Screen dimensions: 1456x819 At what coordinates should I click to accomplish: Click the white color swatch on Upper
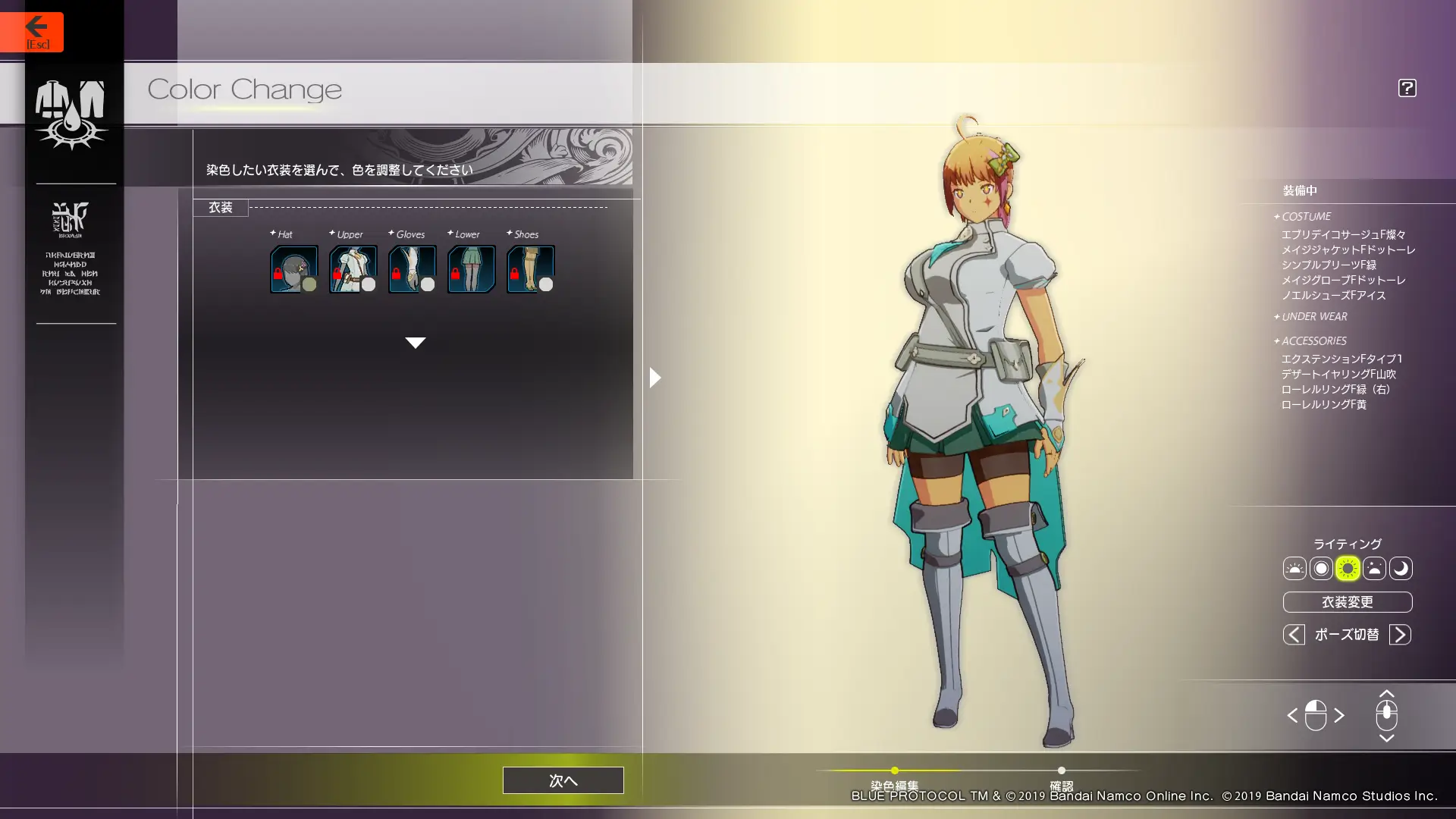pos(368,284)
